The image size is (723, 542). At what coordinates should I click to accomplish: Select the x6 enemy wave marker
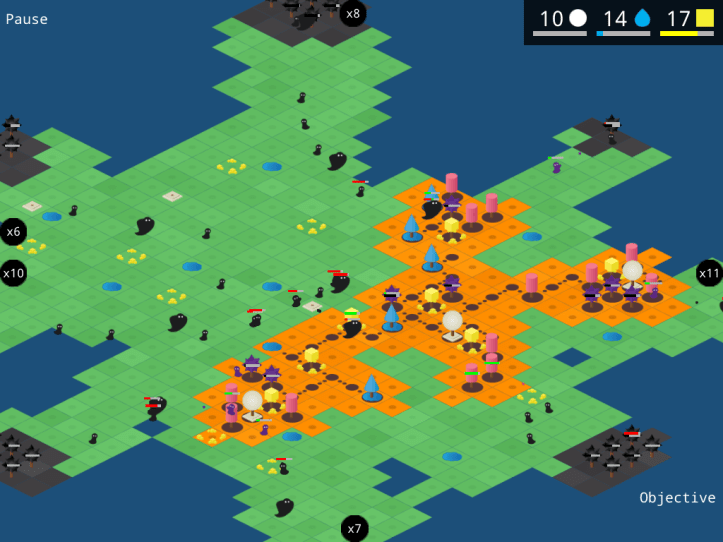tap(13, 231)
